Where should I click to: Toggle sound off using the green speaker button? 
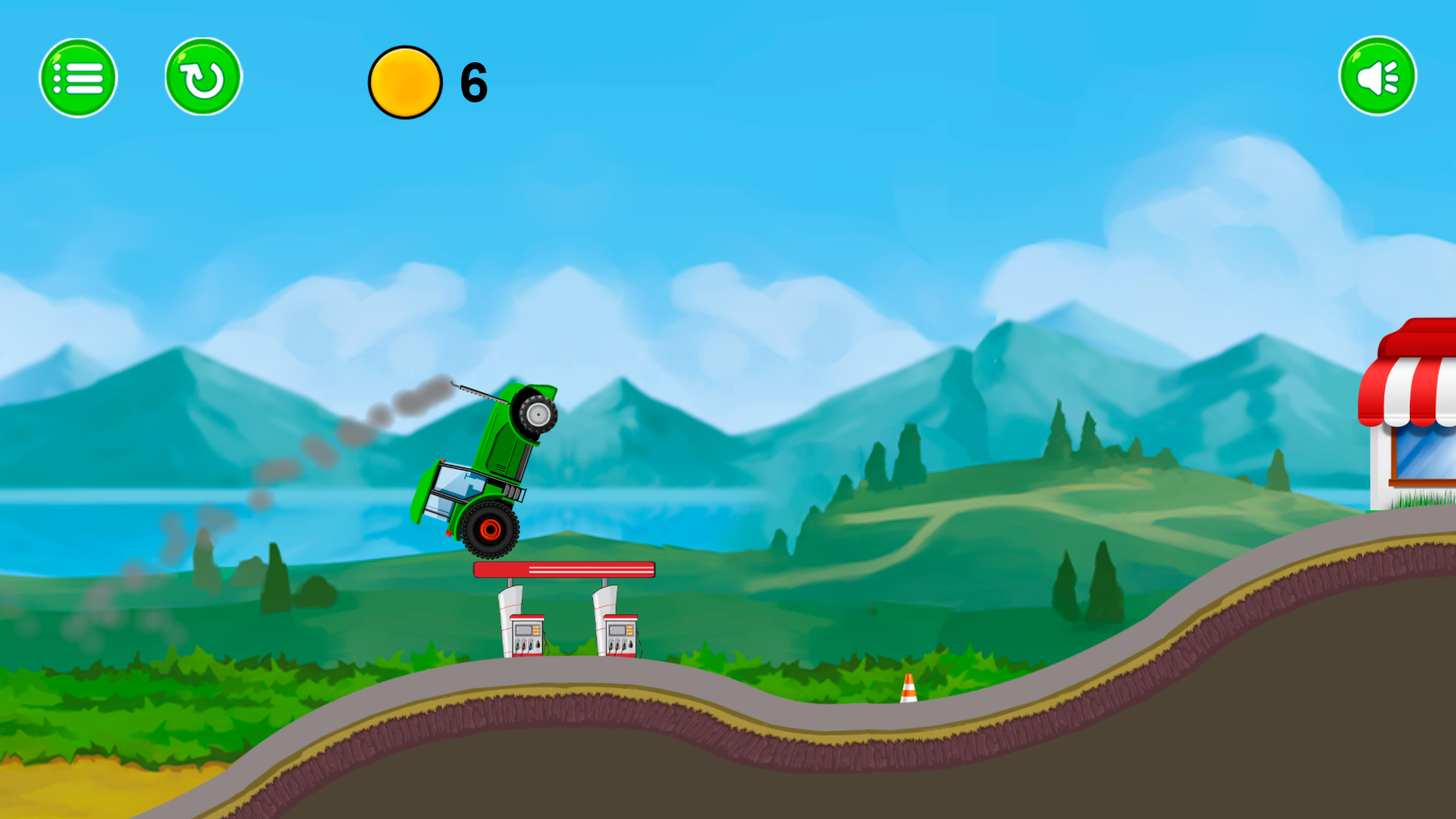point(1378,74)
